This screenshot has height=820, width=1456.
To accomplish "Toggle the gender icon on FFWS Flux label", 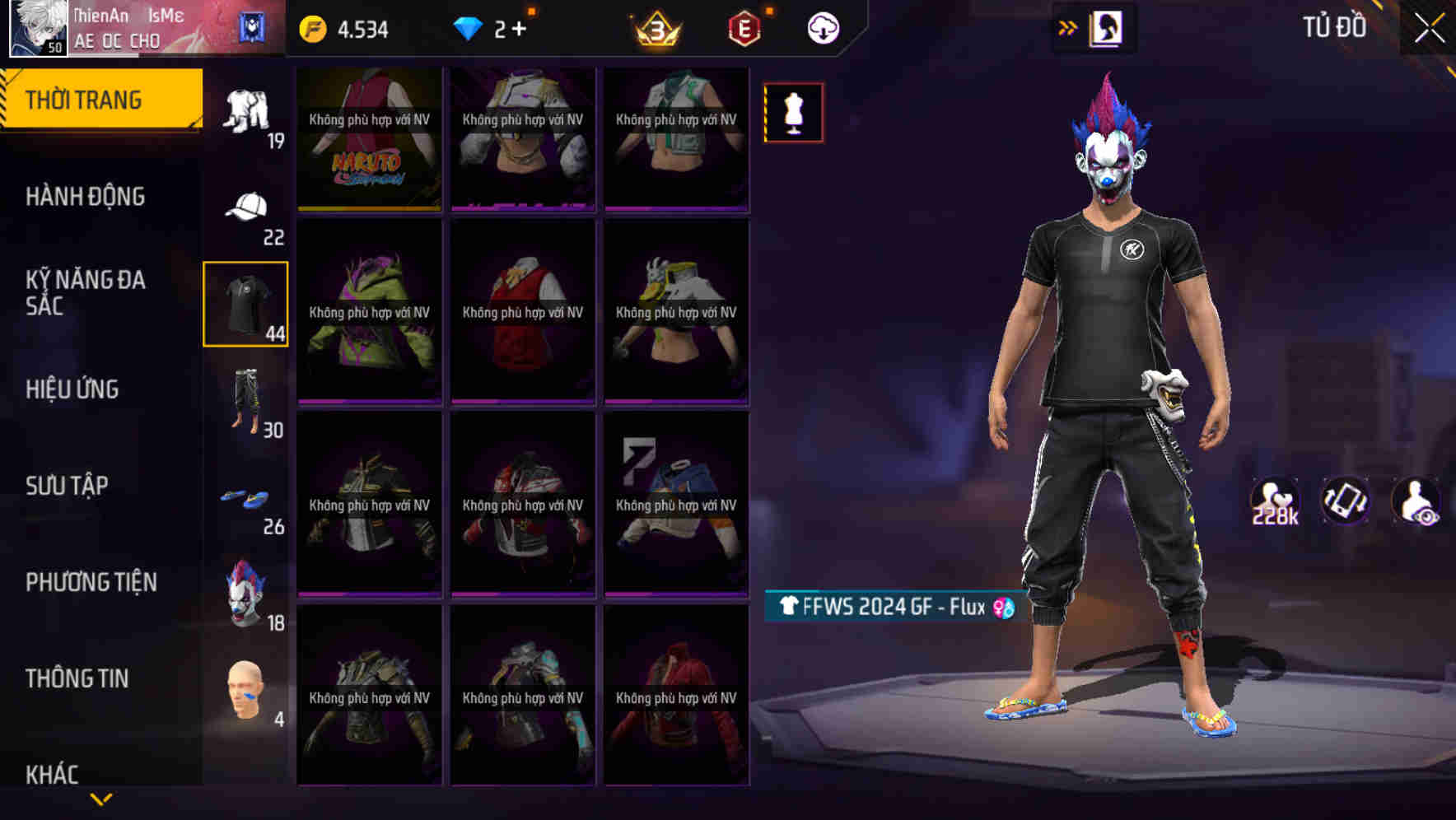I will click(1003, 606).
